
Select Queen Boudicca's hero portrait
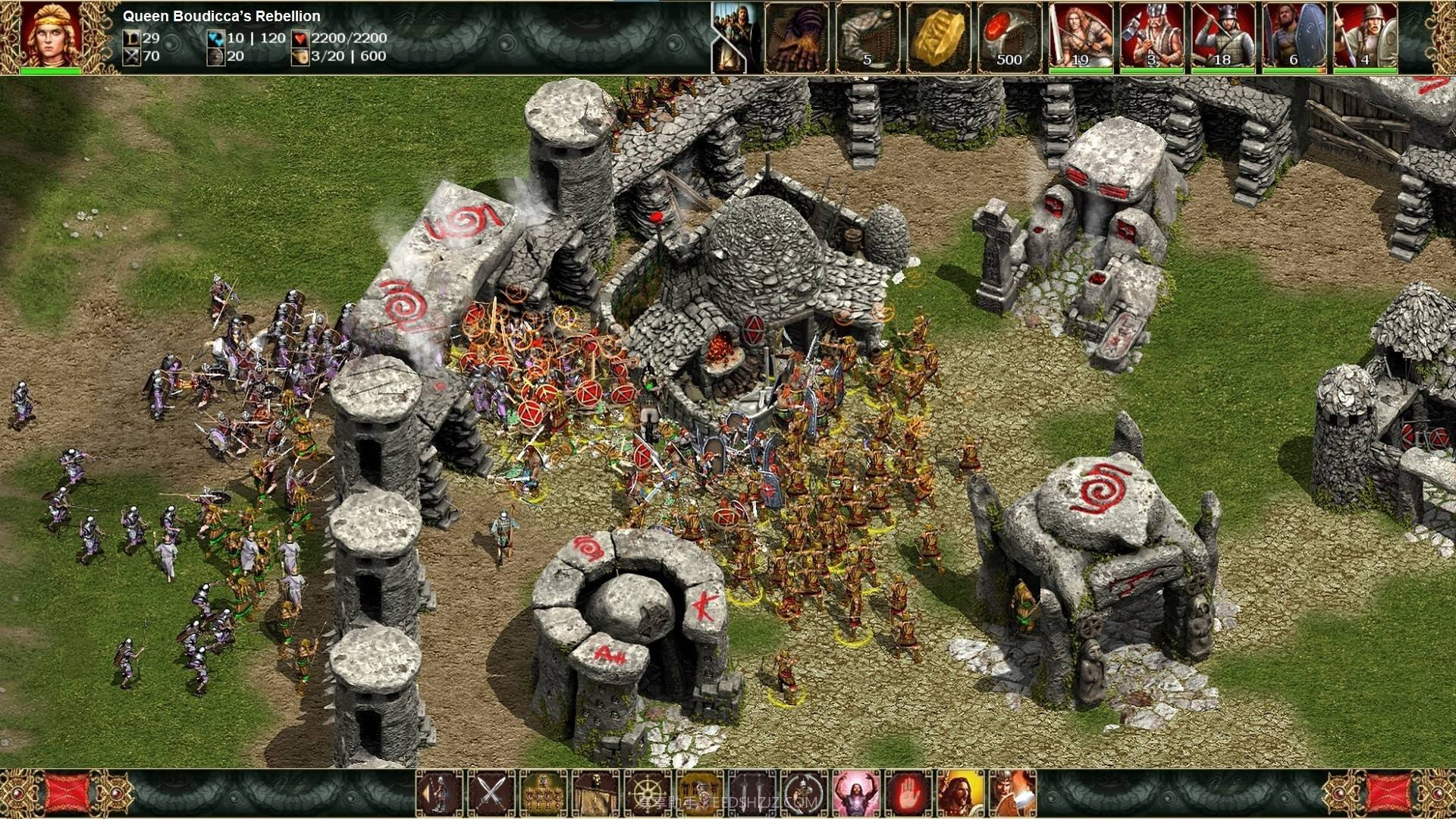click(50, 36)
